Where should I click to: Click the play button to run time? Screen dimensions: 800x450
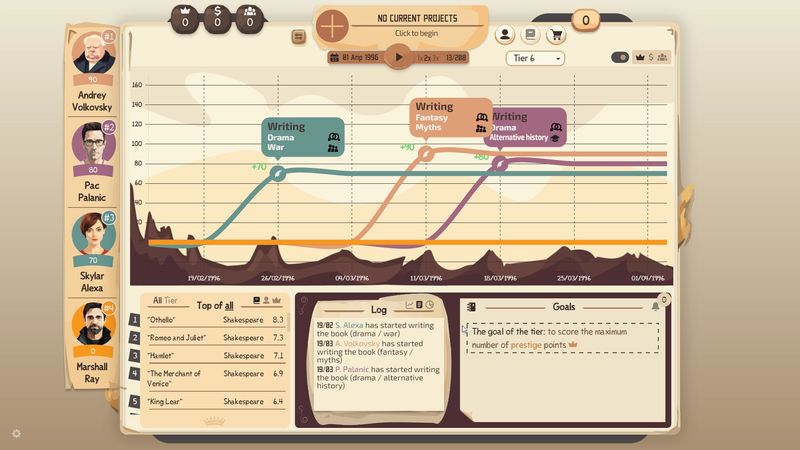399,57
